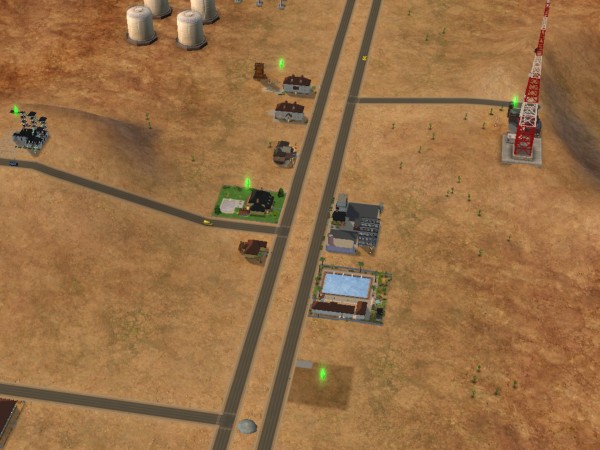Screen dimensions: 600x450
Task: Select the green marker above the radio tower
Action: (x=515, y=101)
